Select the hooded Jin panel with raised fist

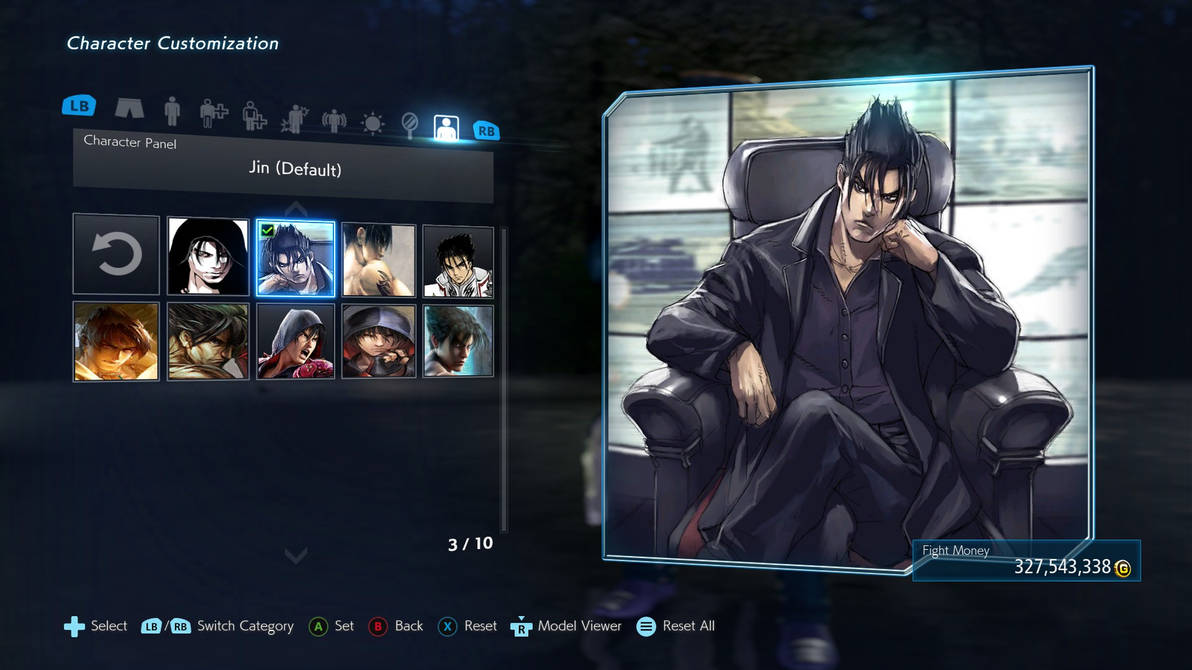[379, 341]
